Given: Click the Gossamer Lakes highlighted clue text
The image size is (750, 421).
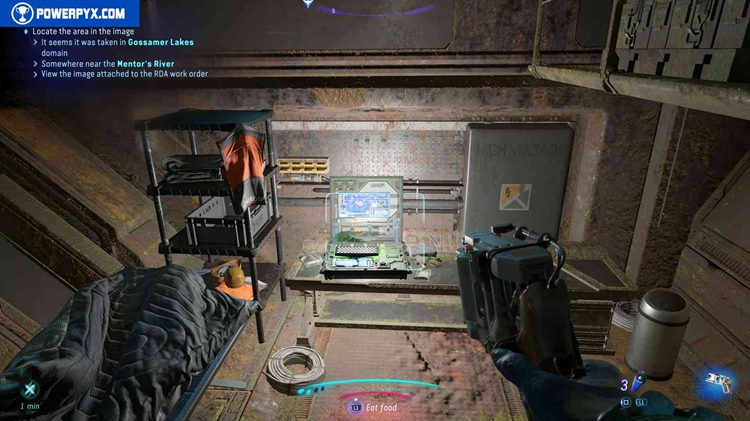Looking at the screenshot, I should [x=161, y=43].
